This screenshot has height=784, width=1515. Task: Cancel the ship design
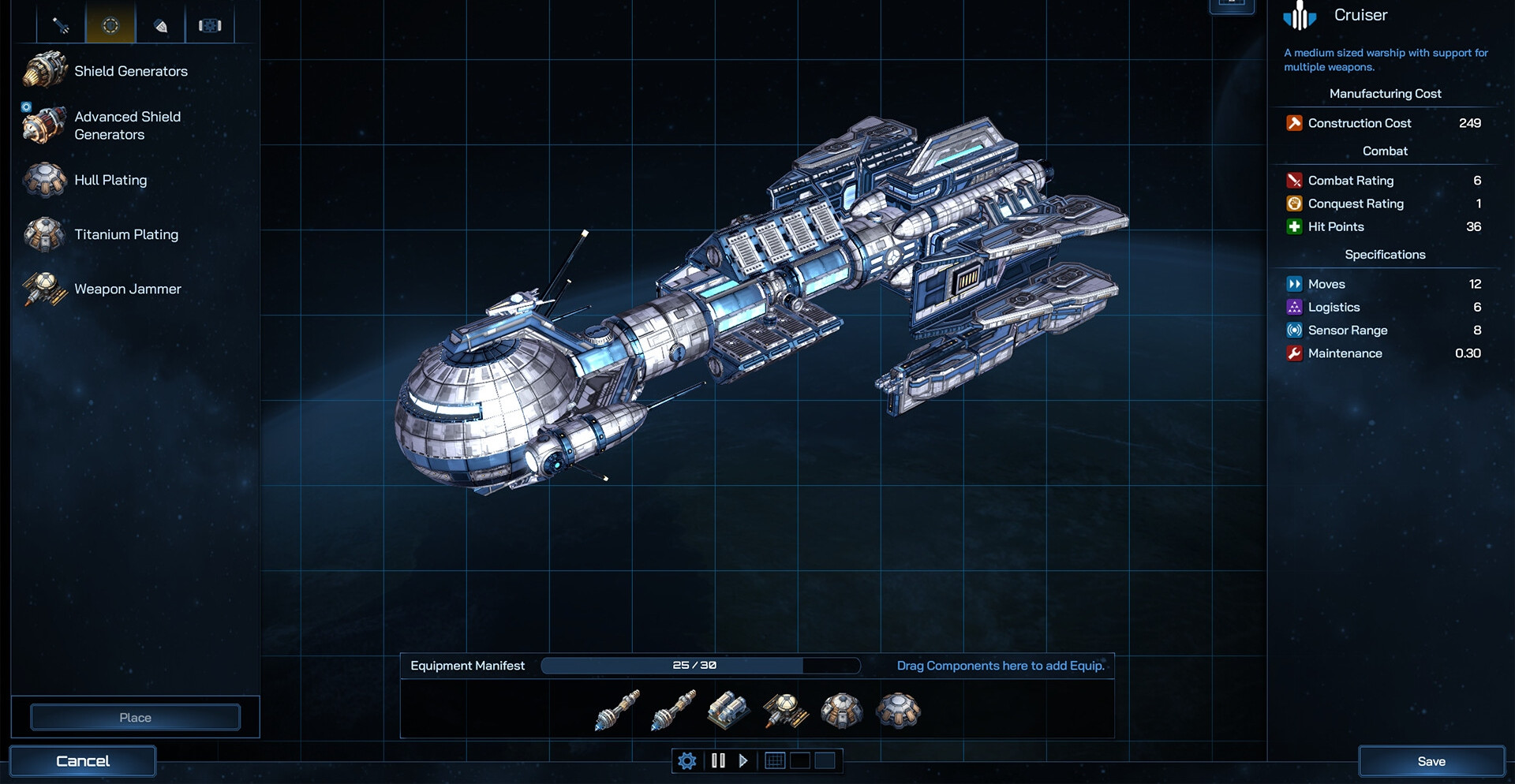pyautogui.click(x=83, y=761)
